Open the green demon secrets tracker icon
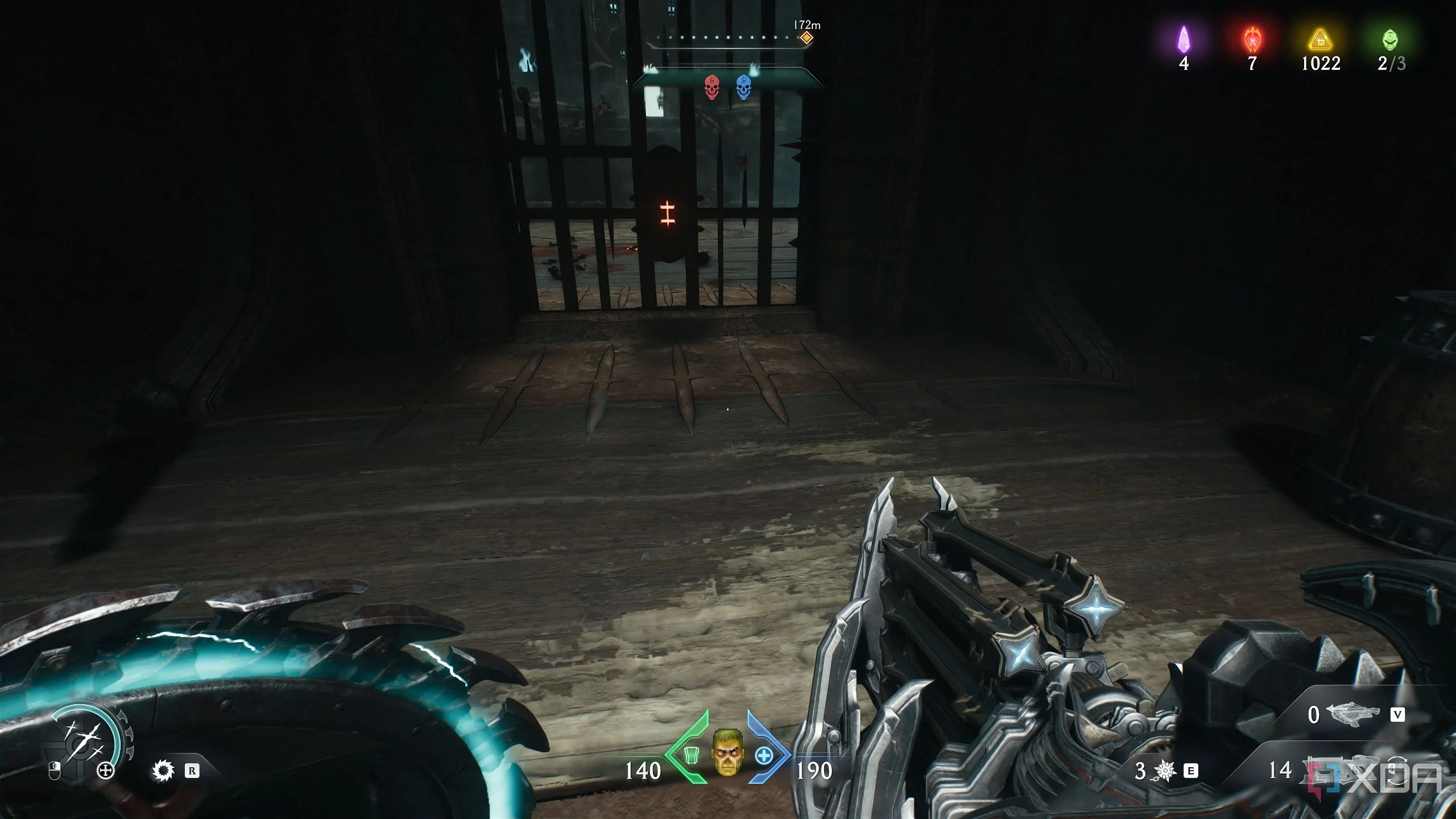 [x=1391, y=39]
